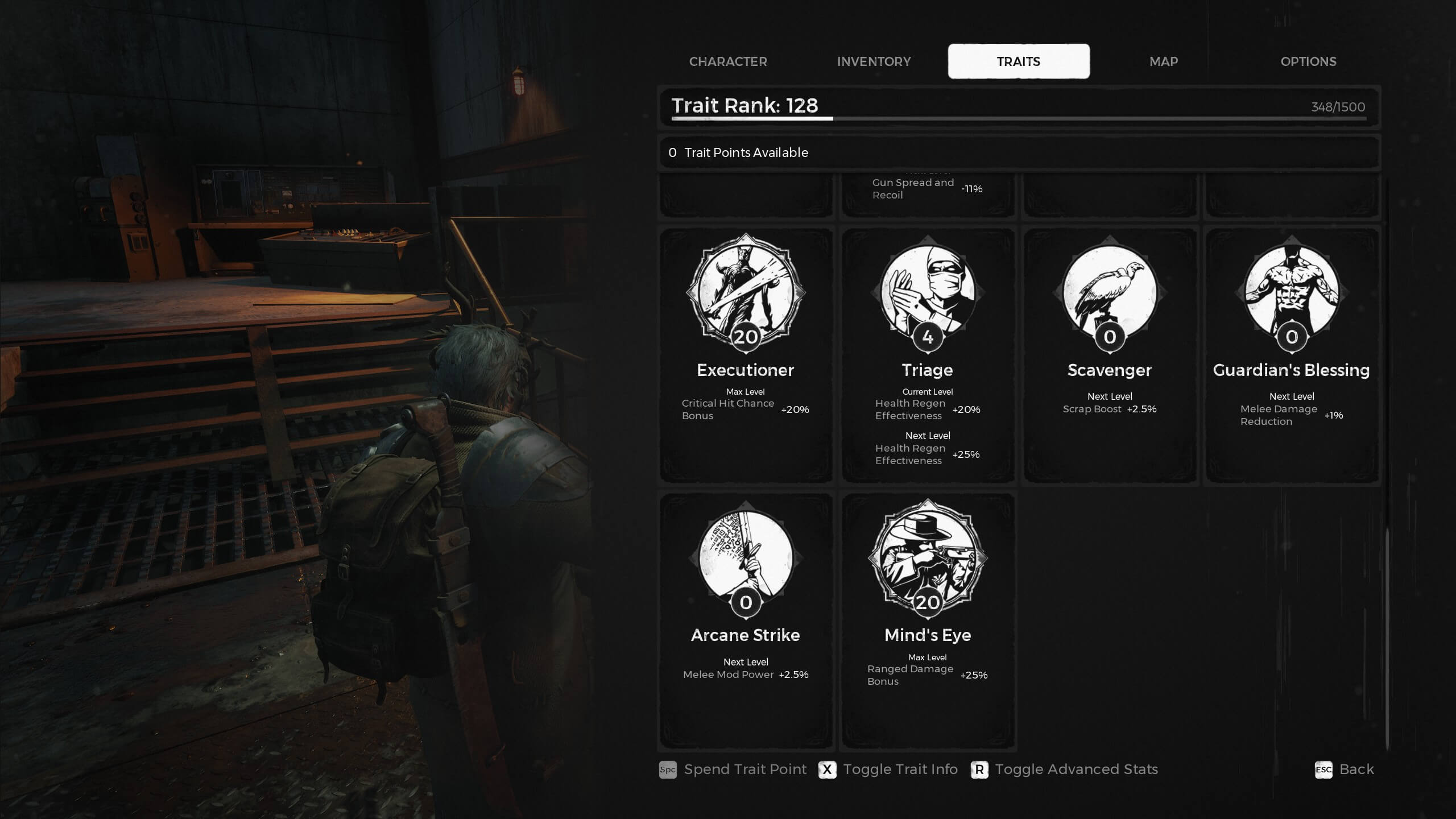Select the Mind's Eye trait card
Screen dimensions: 1456x819
(x=928, y=620)
